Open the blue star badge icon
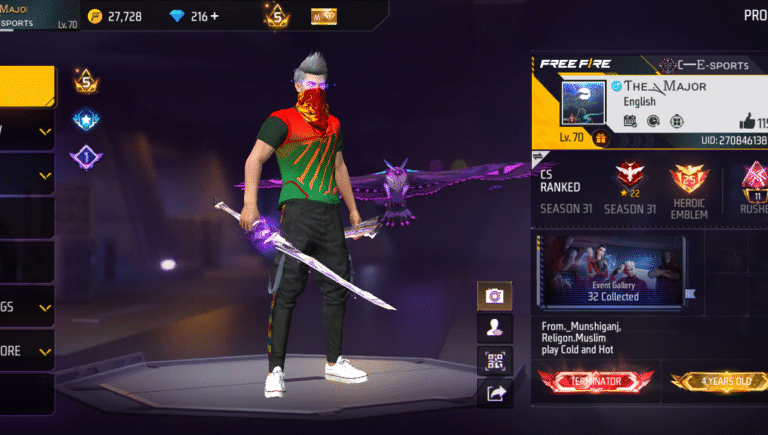Viewport: 768px width, 435px height. coord(85,121)
